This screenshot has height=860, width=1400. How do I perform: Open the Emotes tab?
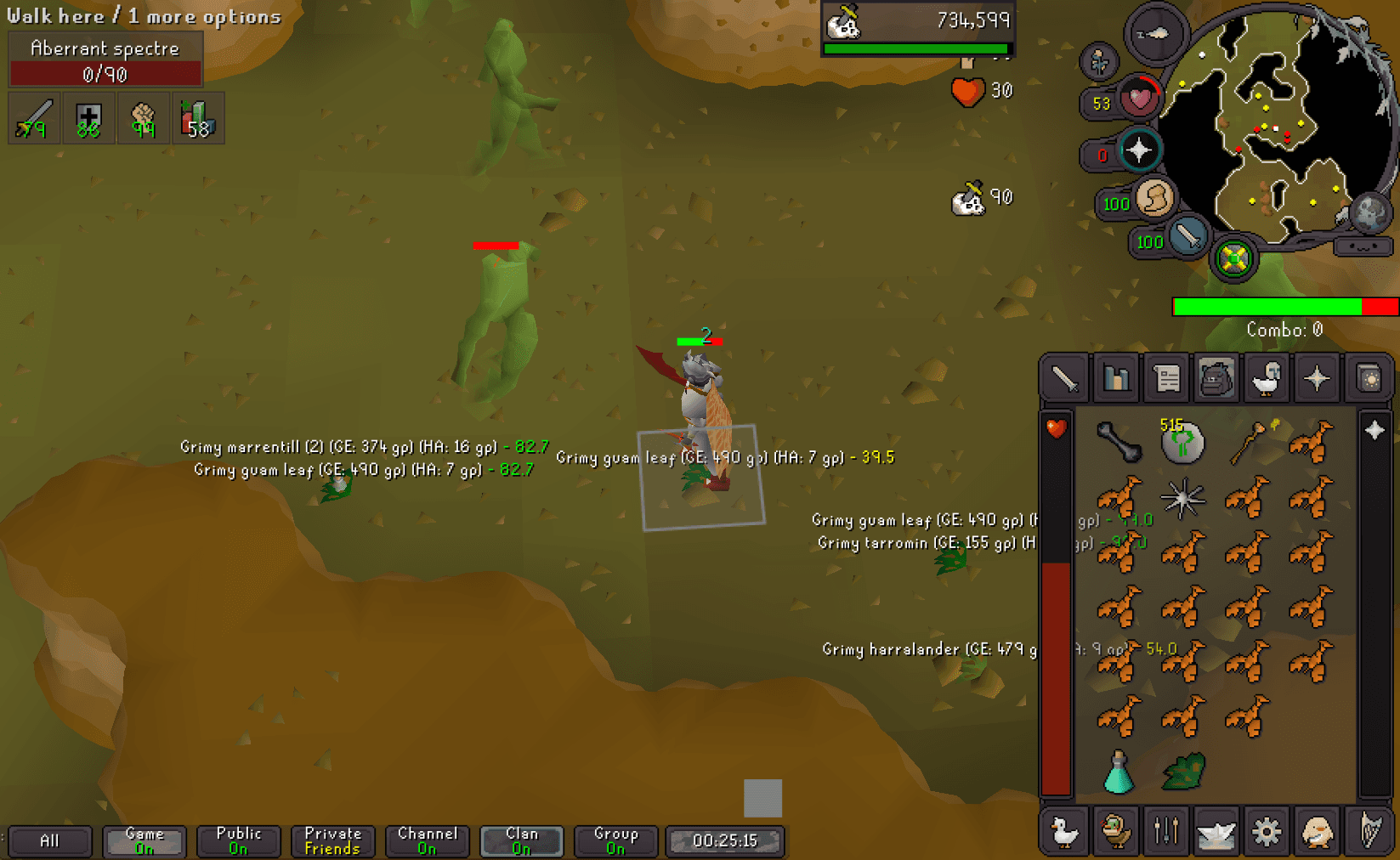coord(1317,831)
